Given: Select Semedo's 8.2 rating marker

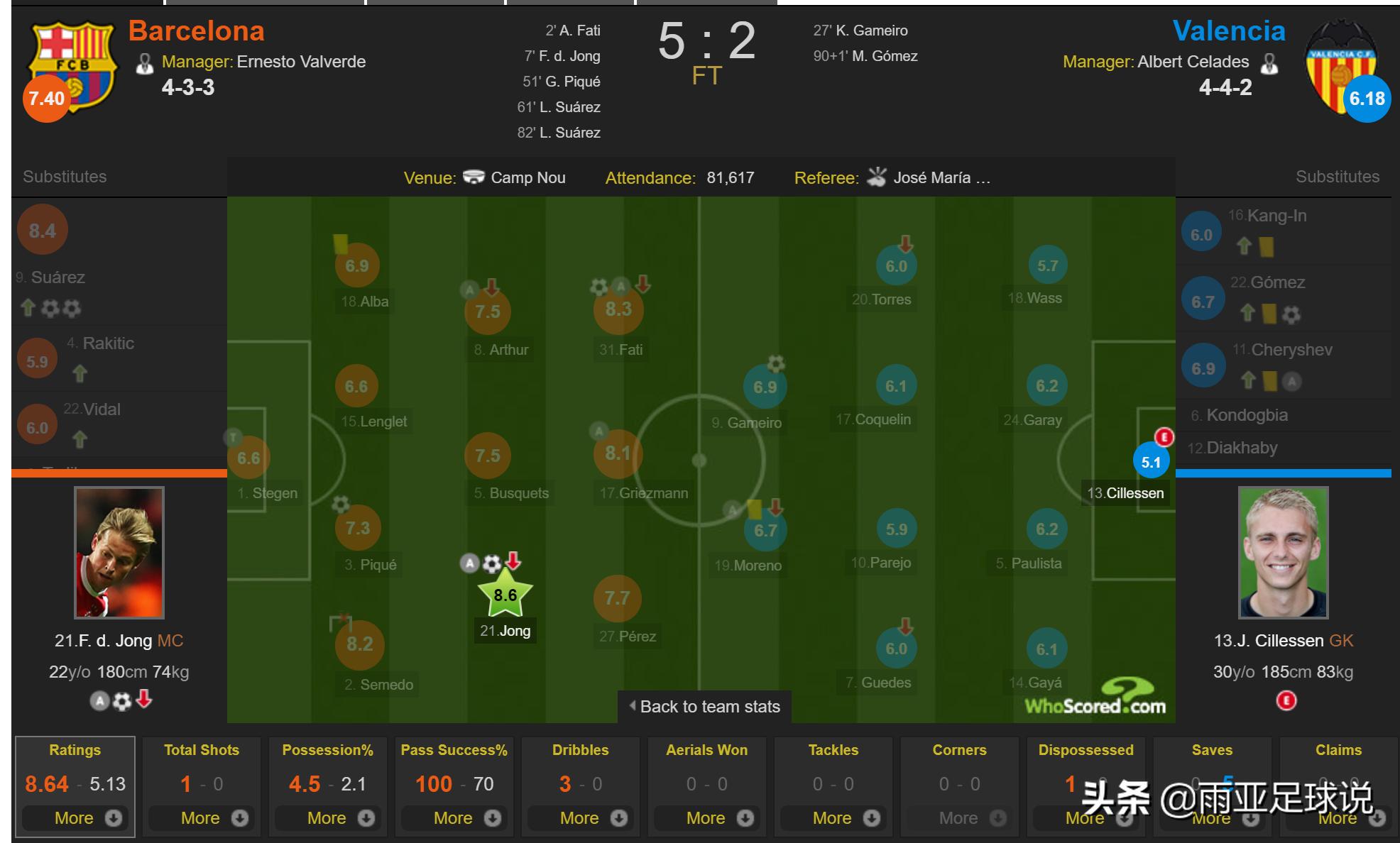Looking at the screenshot, I should click(359, 644).
